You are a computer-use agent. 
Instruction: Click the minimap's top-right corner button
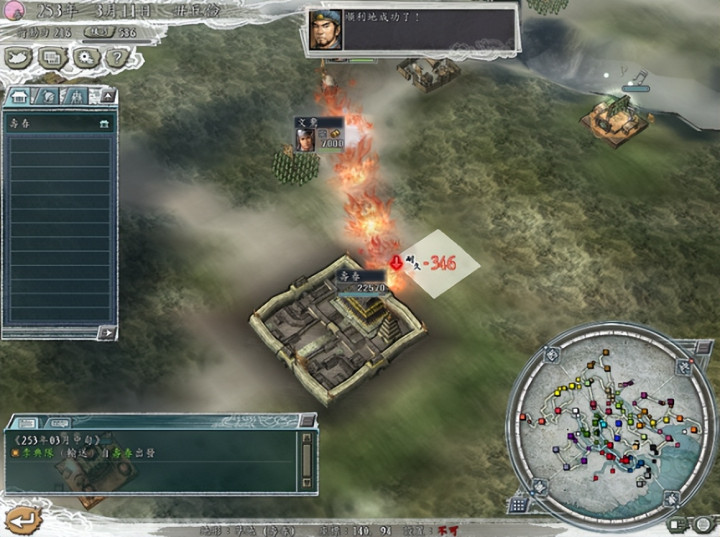[x=682, y=367]
